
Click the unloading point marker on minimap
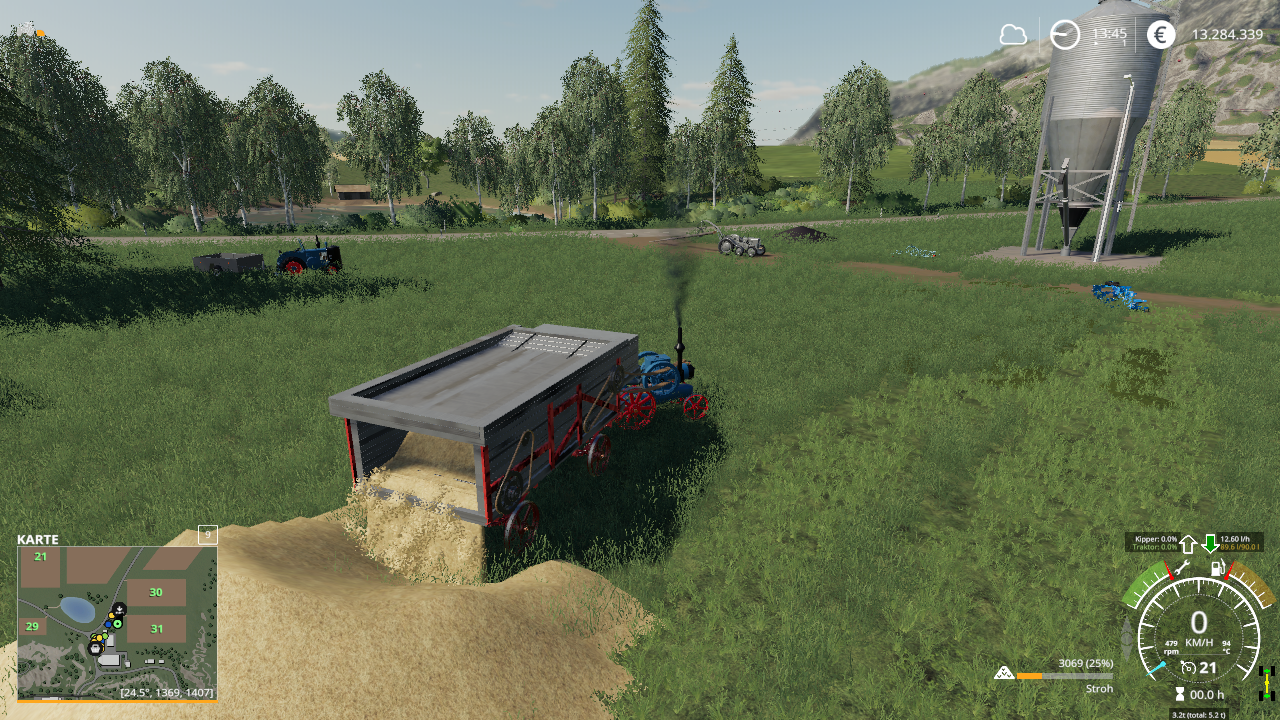[x=119, y=609]
